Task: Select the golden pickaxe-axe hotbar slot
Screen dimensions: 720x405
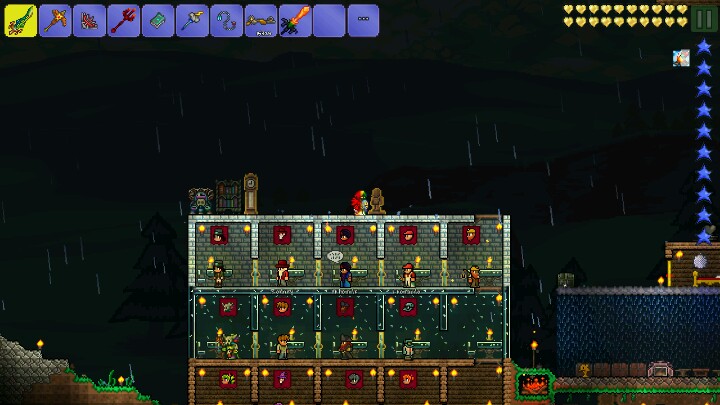Action: pos(55,20)
